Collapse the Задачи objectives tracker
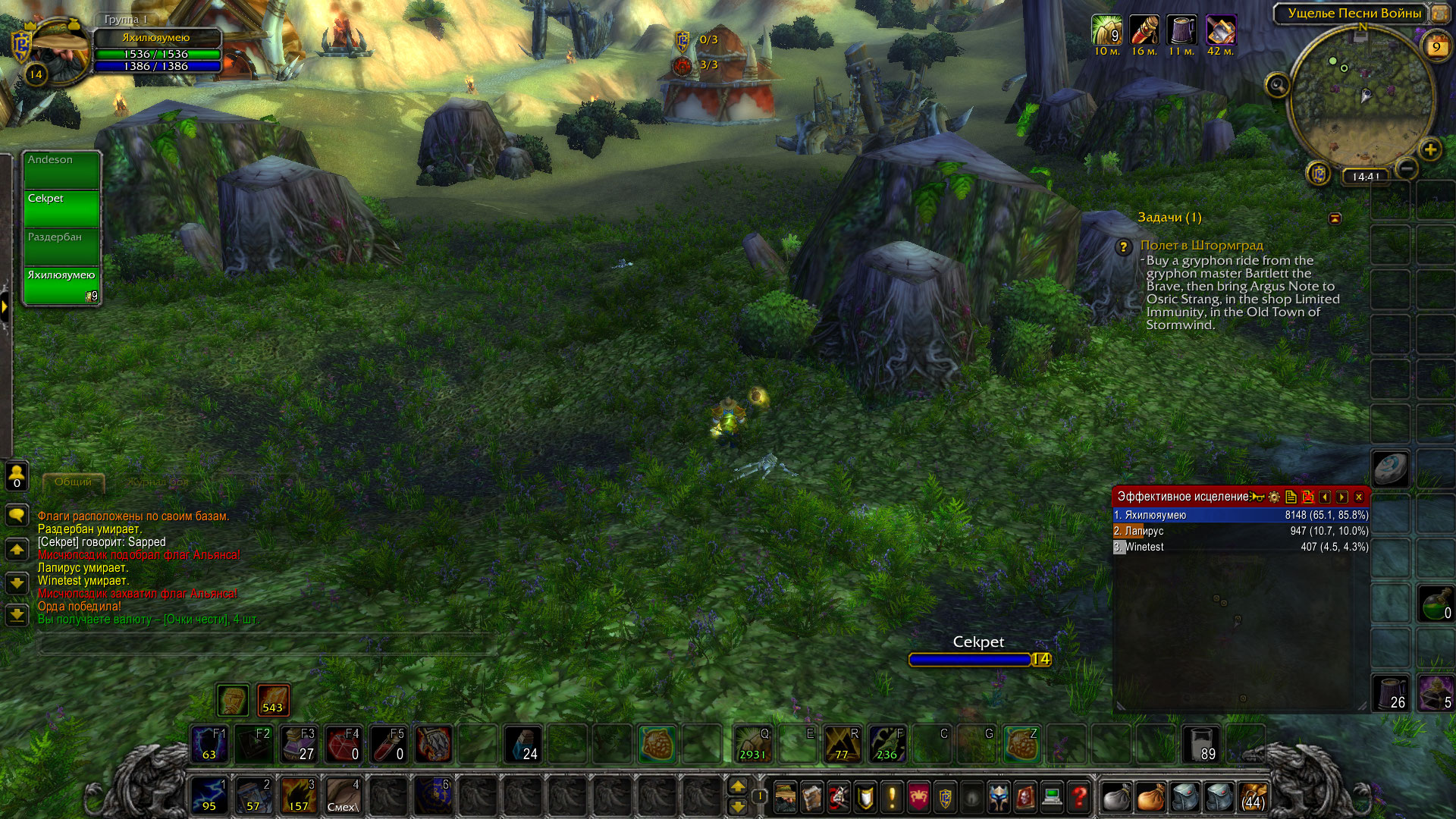1456x819 pixels. pos(1335,218)
